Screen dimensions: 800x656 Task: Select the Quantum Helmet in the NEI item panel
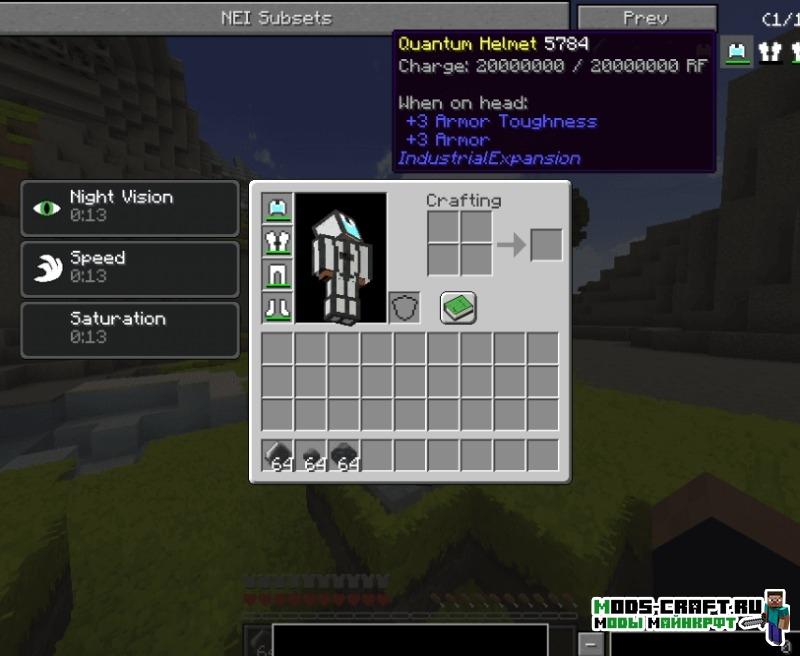tap(738, 51)
